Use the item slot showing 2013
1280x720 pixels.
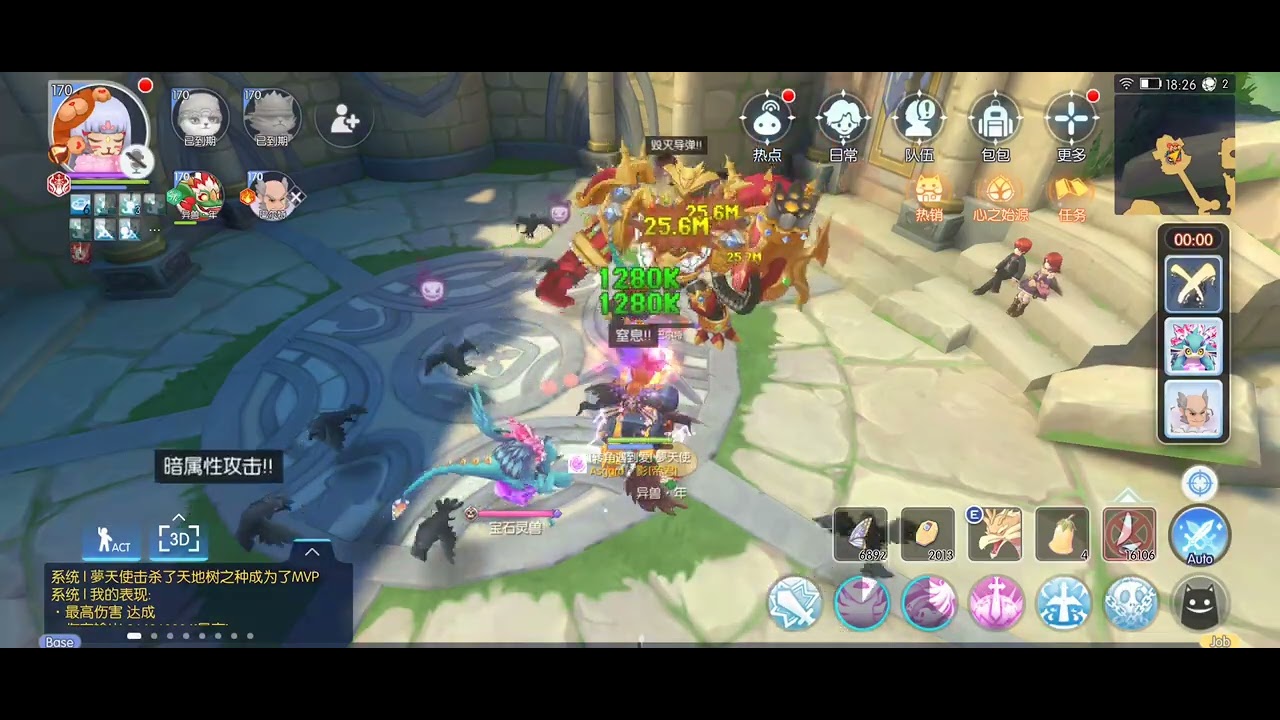point(928,535)
